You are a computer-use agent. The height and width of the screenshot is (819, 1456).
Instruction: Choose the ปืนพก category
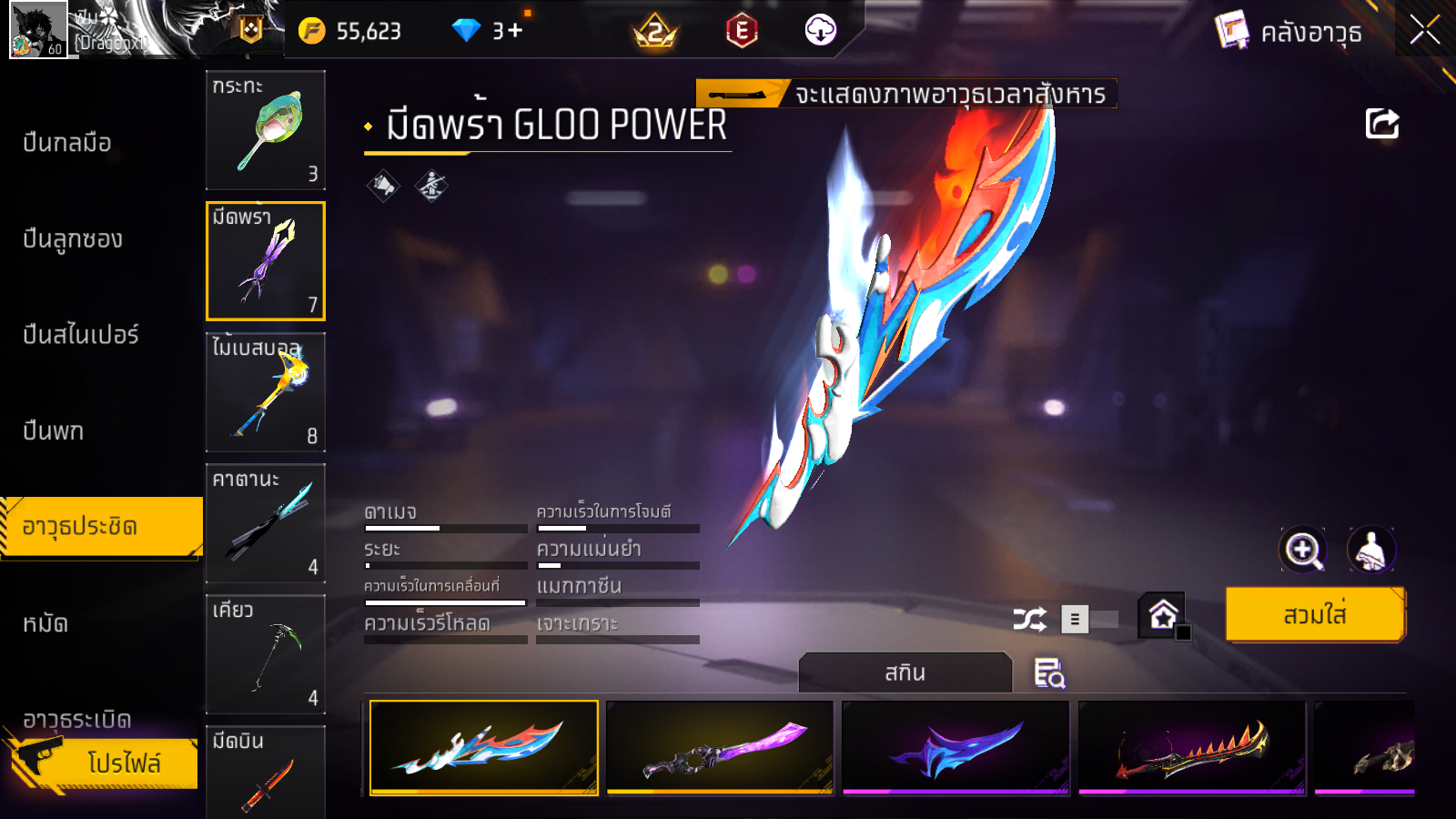(54, 430)
